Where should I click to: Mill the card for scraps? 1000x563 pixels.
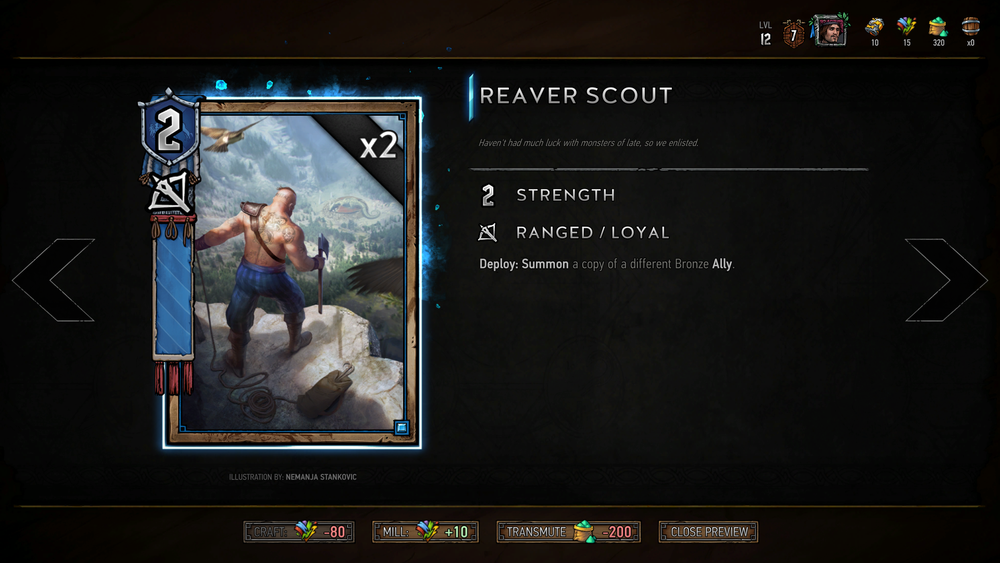[425, 532]
